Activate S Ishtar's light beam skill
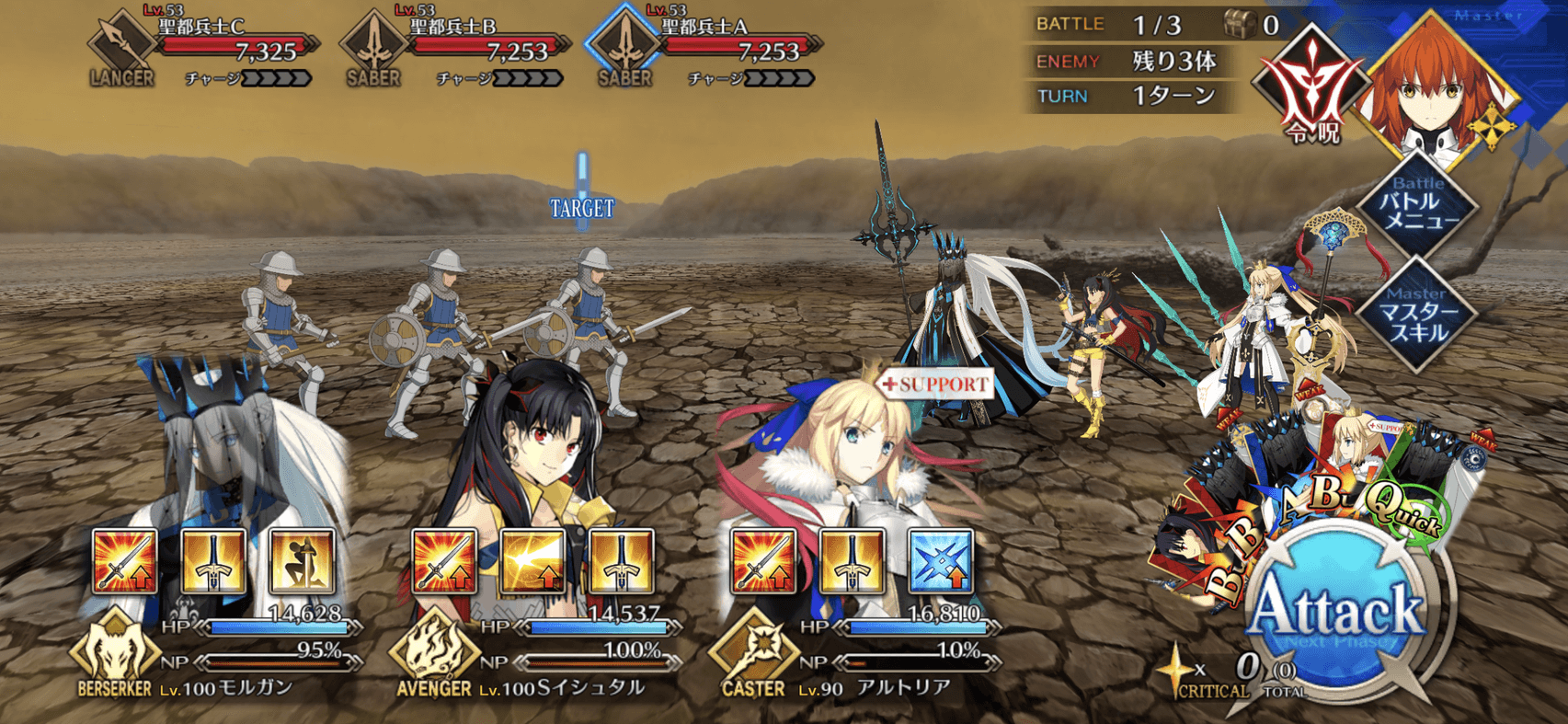The image size is (1568, 724). coord(533,560)
